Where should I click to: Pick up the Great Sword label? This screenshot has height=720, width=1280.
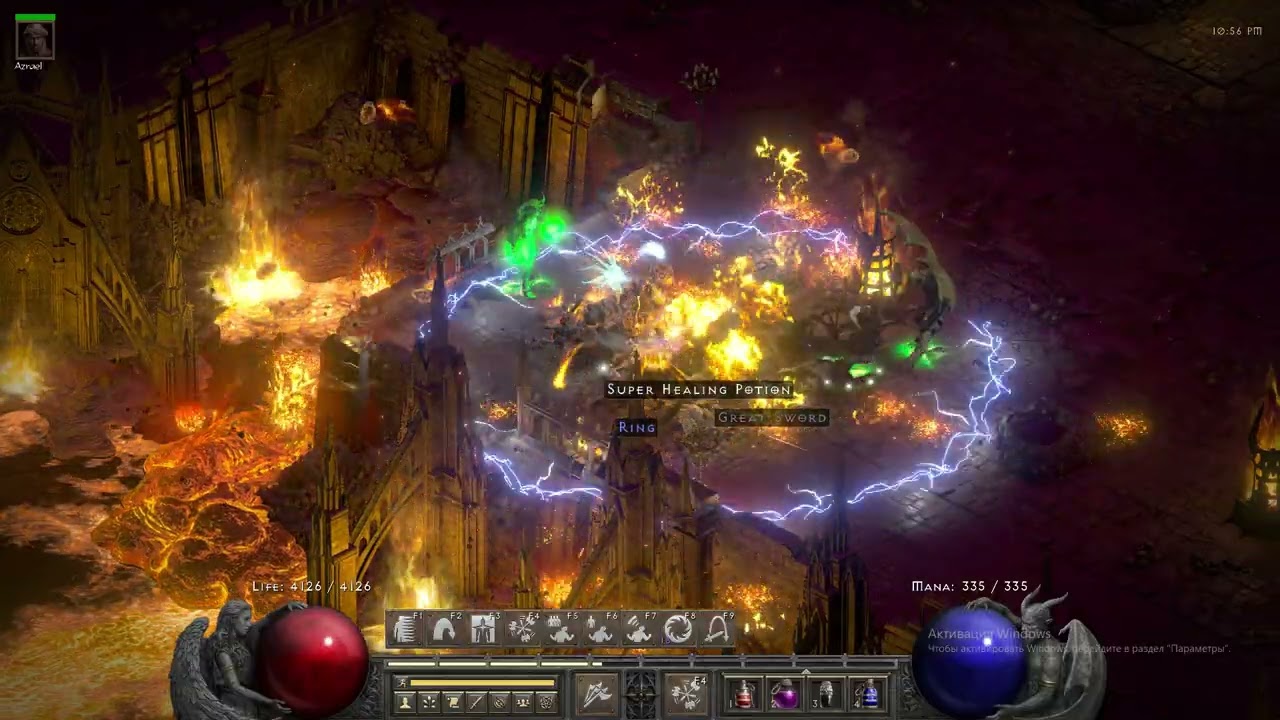click(x=772, y=418)
